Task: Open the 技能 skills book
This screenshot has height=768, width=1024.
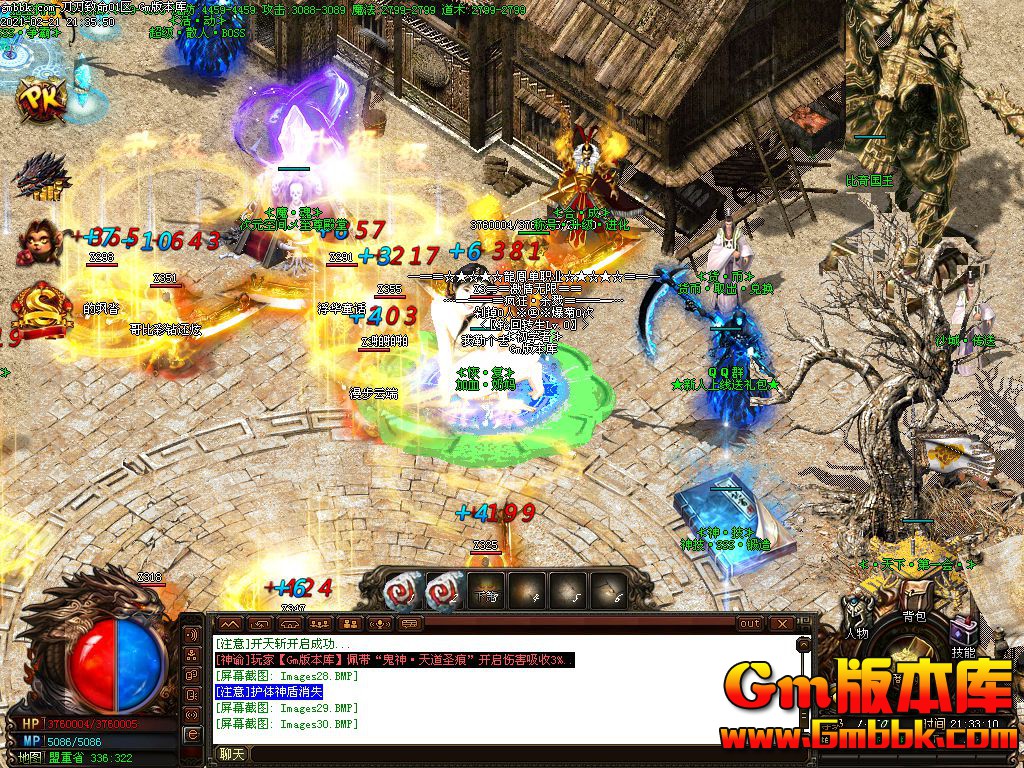Action: click(964, 640)
